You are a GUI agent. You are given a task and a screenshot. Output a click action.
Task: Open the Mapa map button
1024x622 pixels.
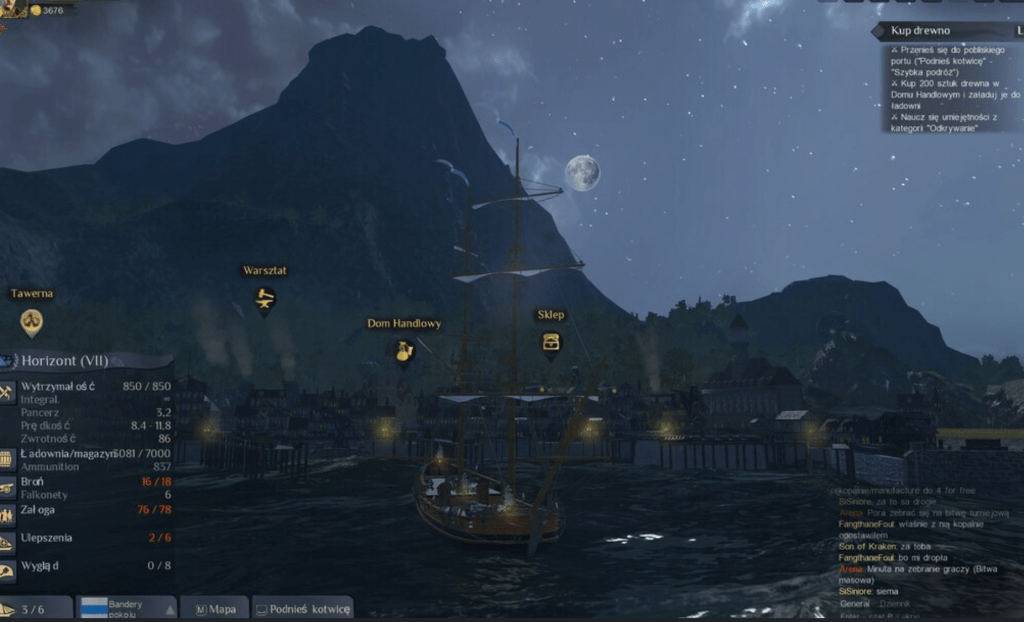[x=216, y=609]
